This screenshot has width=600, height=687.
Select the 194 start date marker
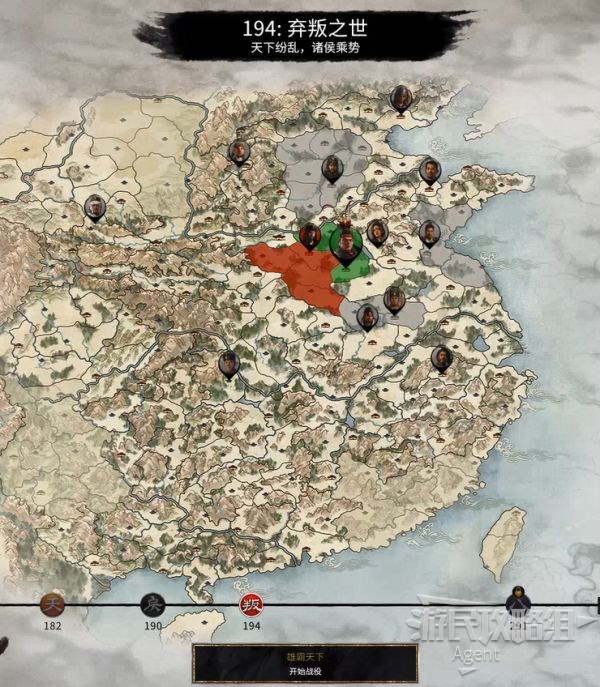[x=250, y=604]
